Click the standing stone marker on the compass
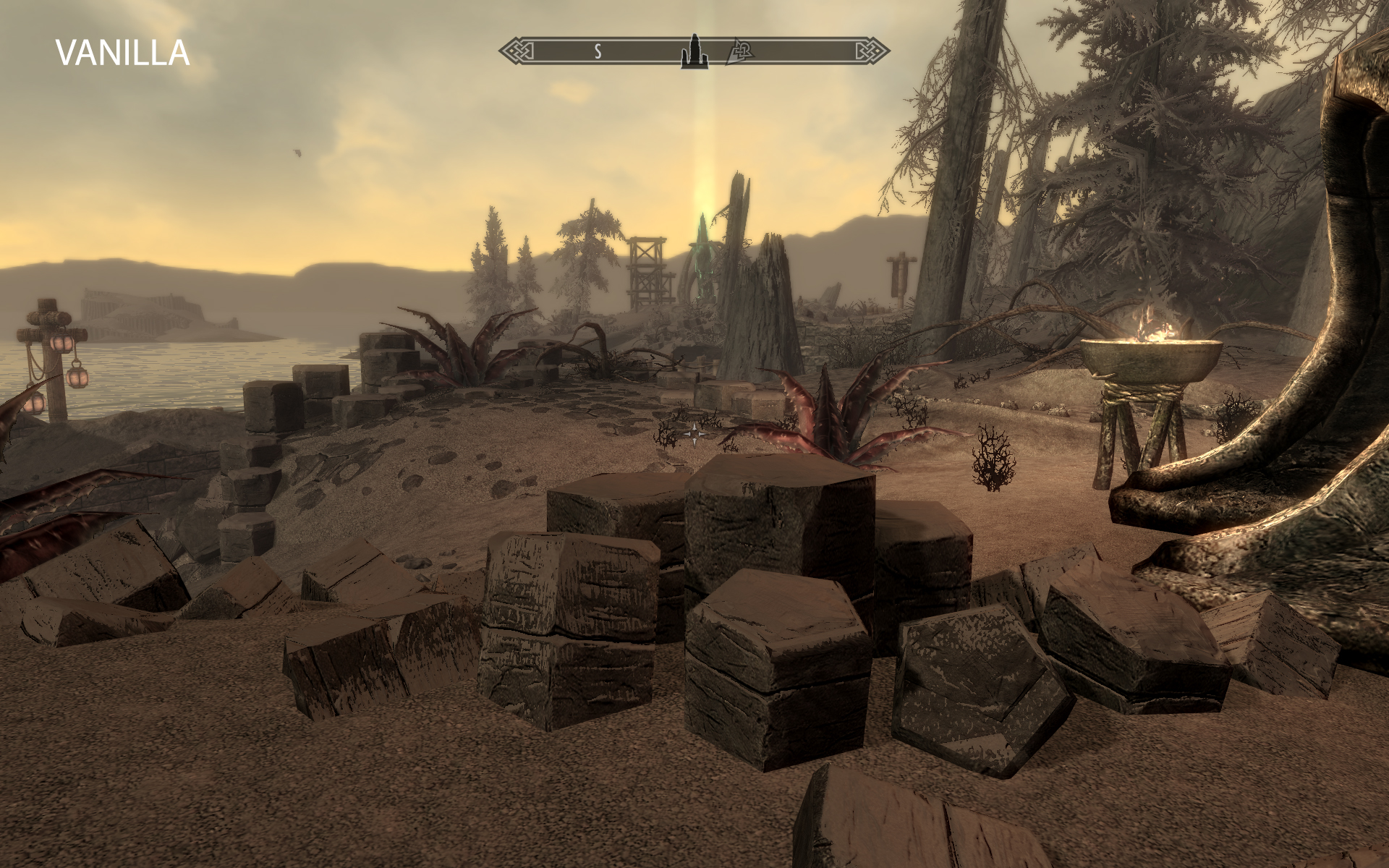 point(694,51)
